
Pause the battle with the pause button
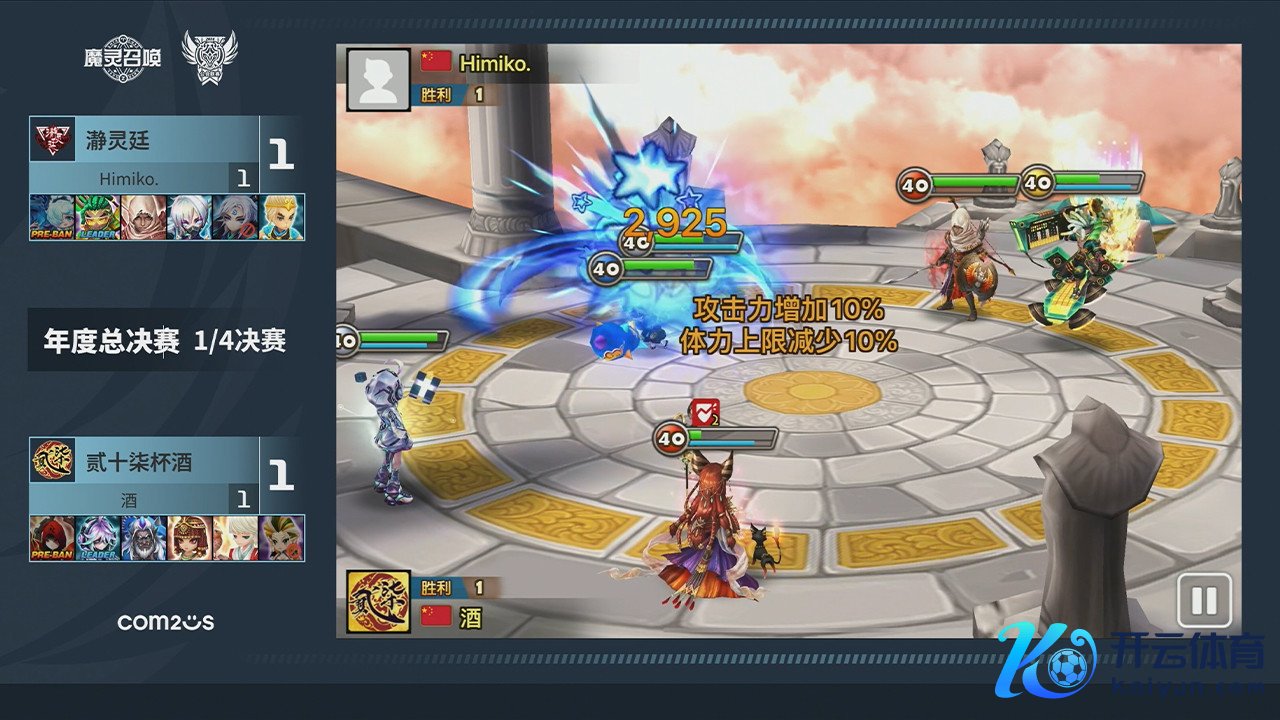coord(1203,601)
